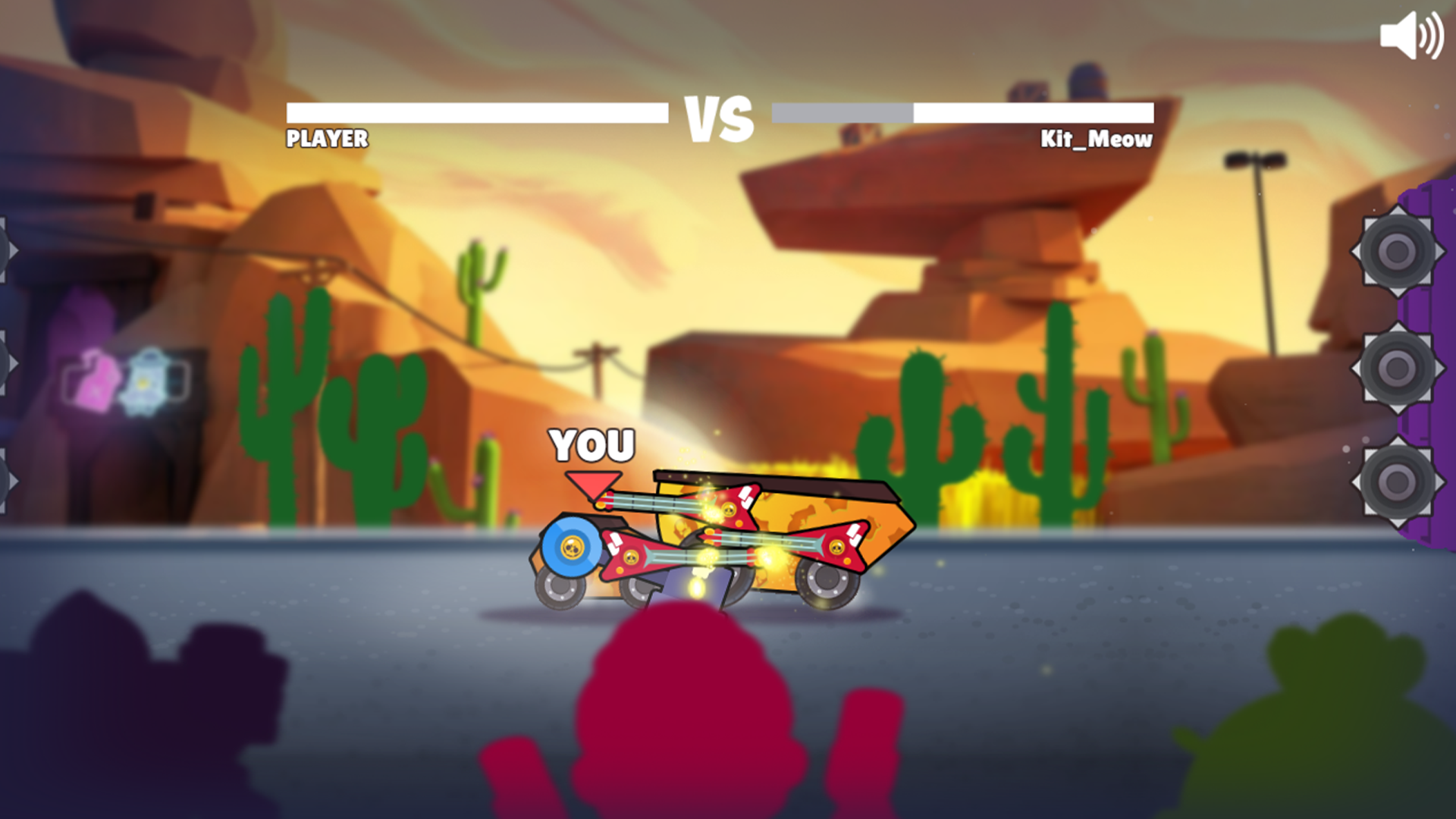Click the middle arrow marker on the left side
Viewport: 1456px width, 819px height.
pos(8,364)
